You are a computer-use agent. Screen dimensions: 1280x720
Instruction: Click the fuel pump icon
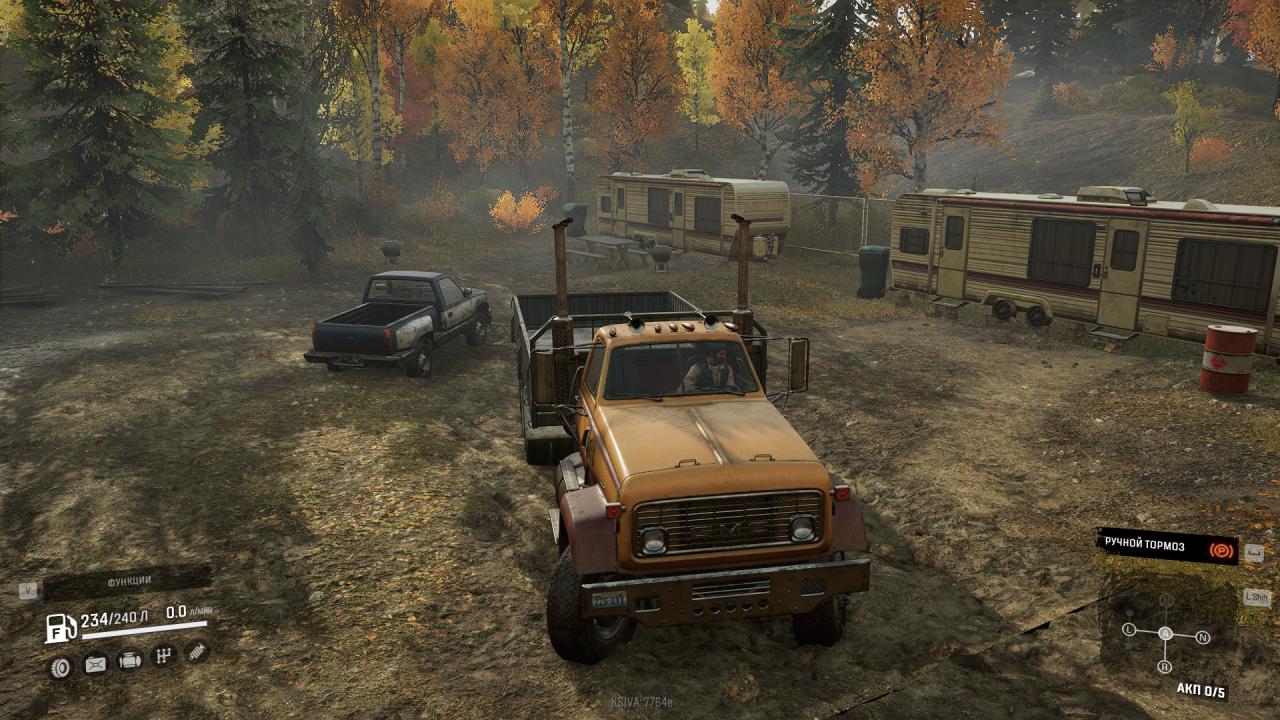61,628
